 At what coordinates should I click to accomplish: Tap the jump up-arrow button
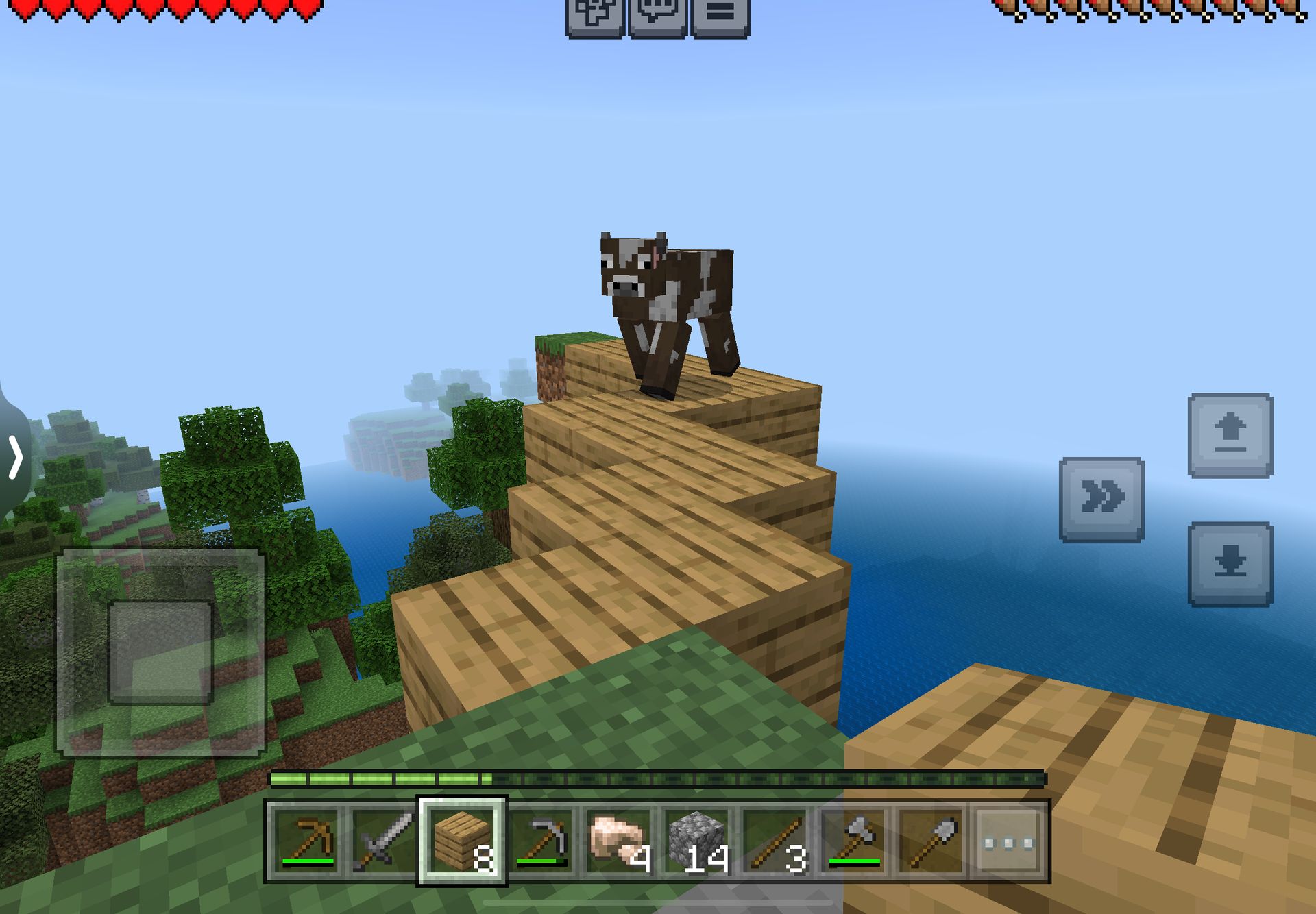(1230, 435)
